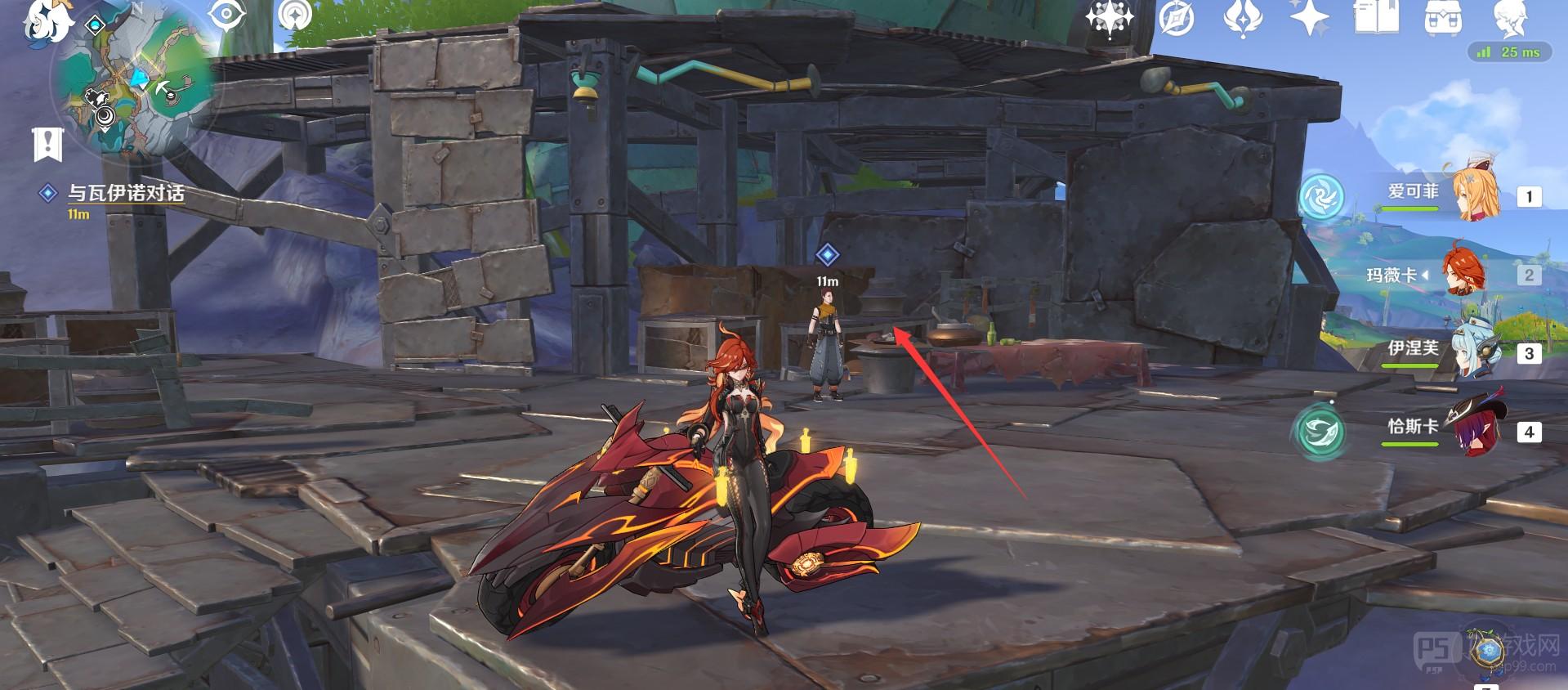Open the Adventurer Handbook book icon
Image resolution: width=1568 pixels, height=690 pixels.
(x=1375, y=16)
